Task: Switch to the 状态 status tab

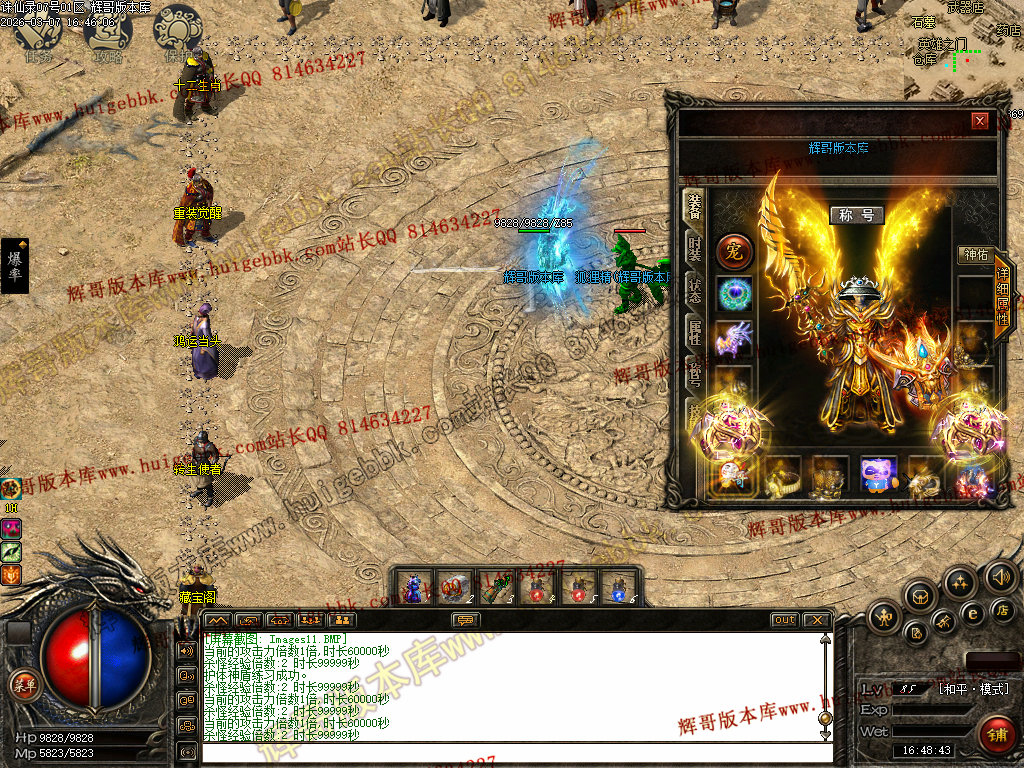Action: click(694, 291)
